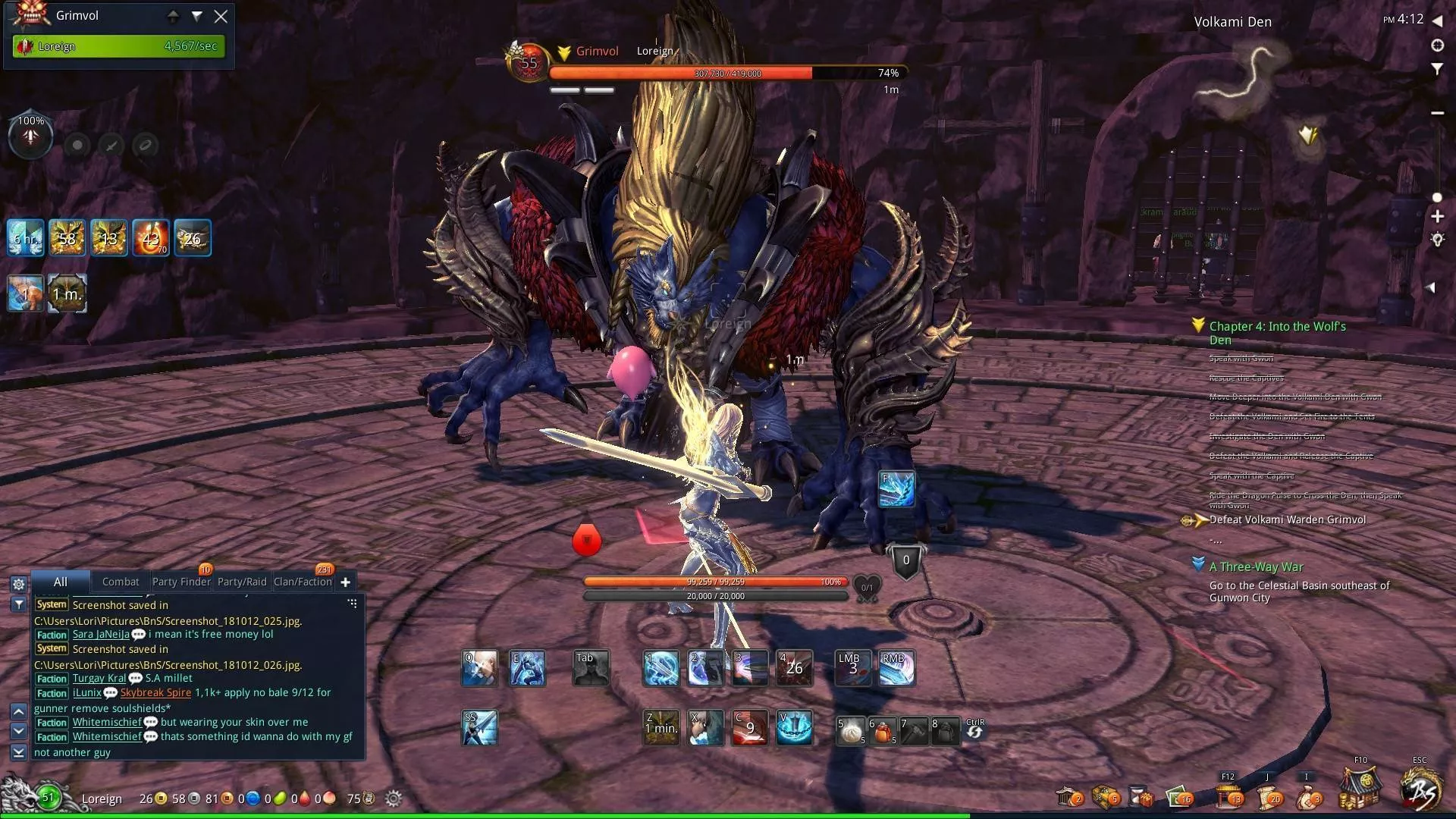Add a new chat tab
The image size is (1456, 819).
pyautogui.click(x=345, y=582)
